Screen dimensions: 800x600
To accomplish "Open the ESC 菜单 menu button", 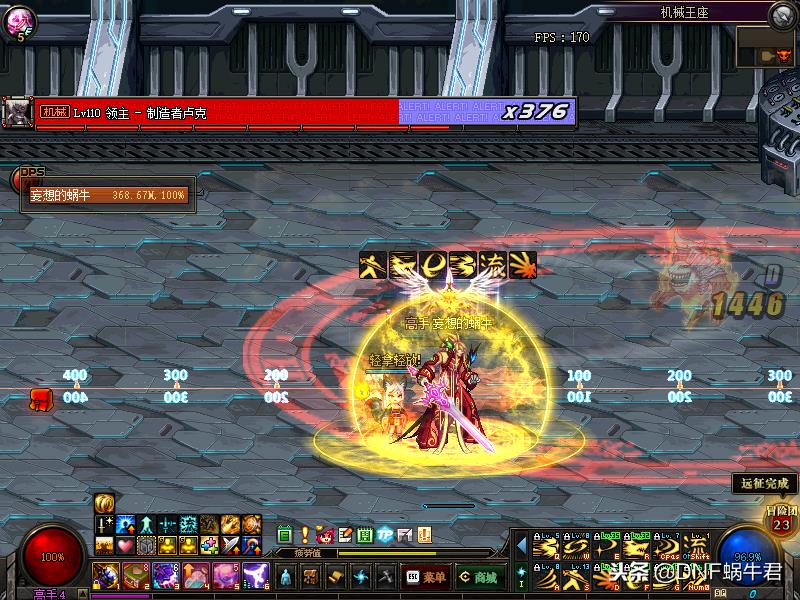I will coord(425,577).
